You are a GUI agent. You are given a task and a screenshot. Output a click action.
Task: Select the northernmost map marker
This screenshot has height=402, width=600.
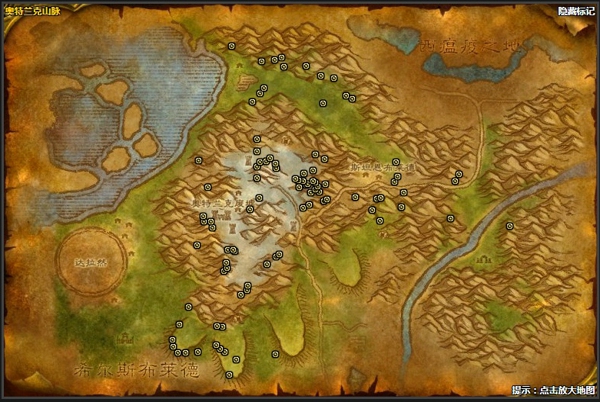[x=231, y=46]
